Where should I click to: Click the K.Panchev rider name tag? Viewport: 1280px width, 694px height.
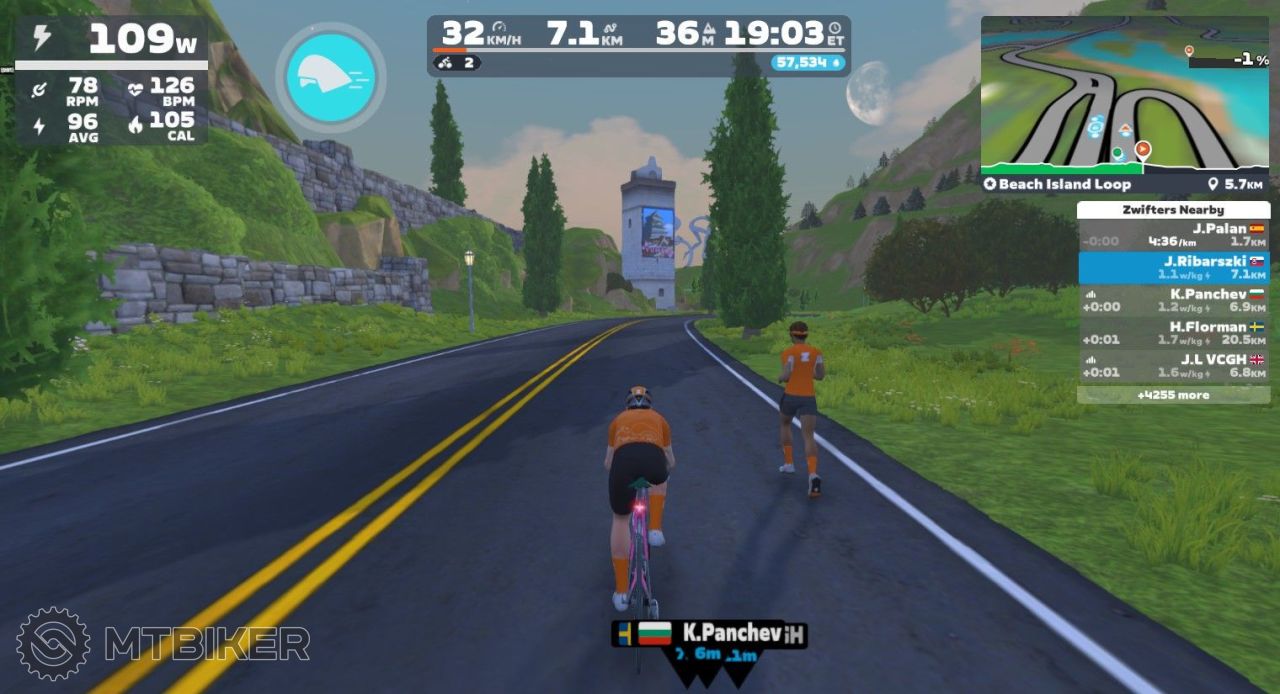pos(709,633)
